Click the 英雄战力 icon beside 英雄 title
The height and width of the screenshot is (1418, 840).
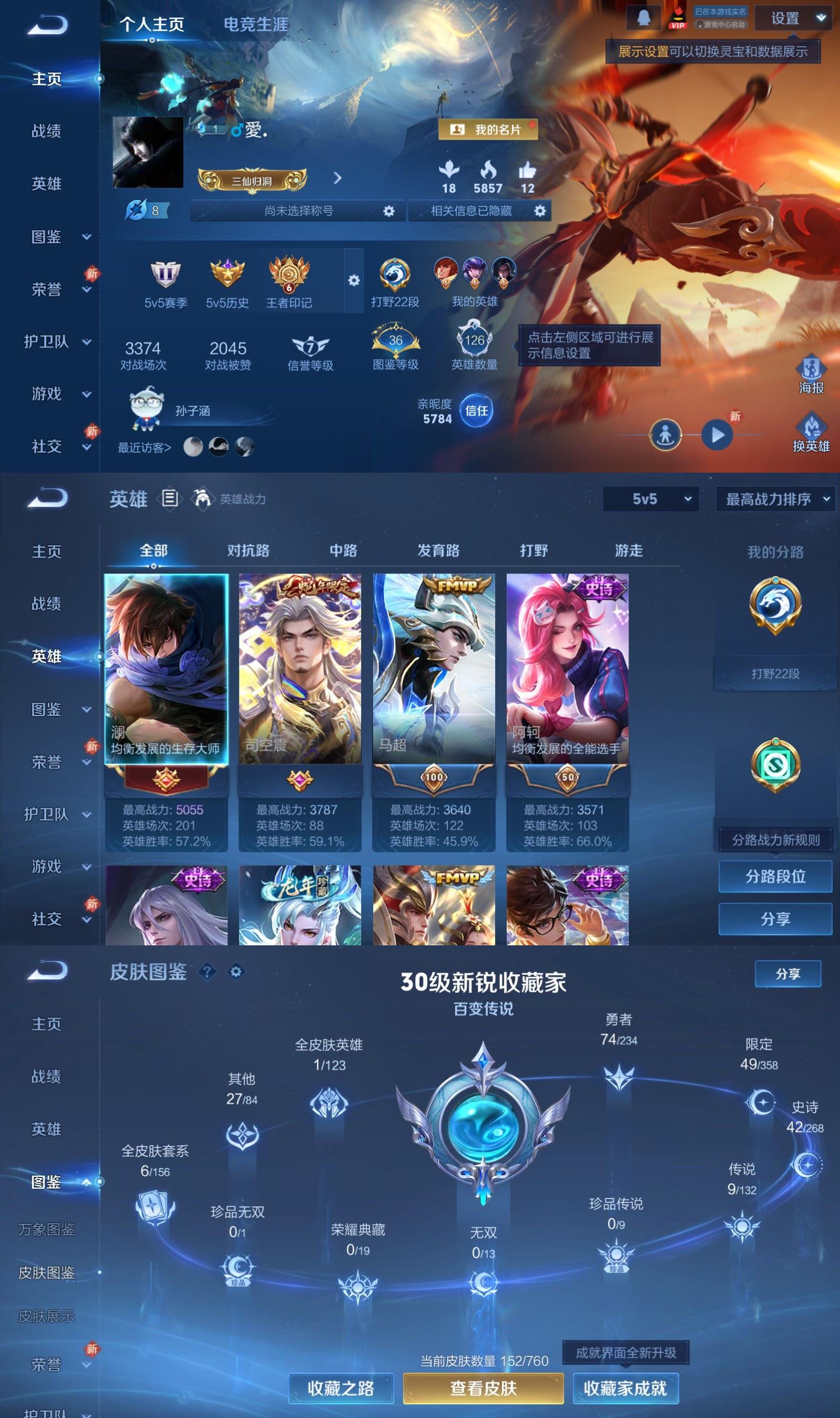point(201,500)
